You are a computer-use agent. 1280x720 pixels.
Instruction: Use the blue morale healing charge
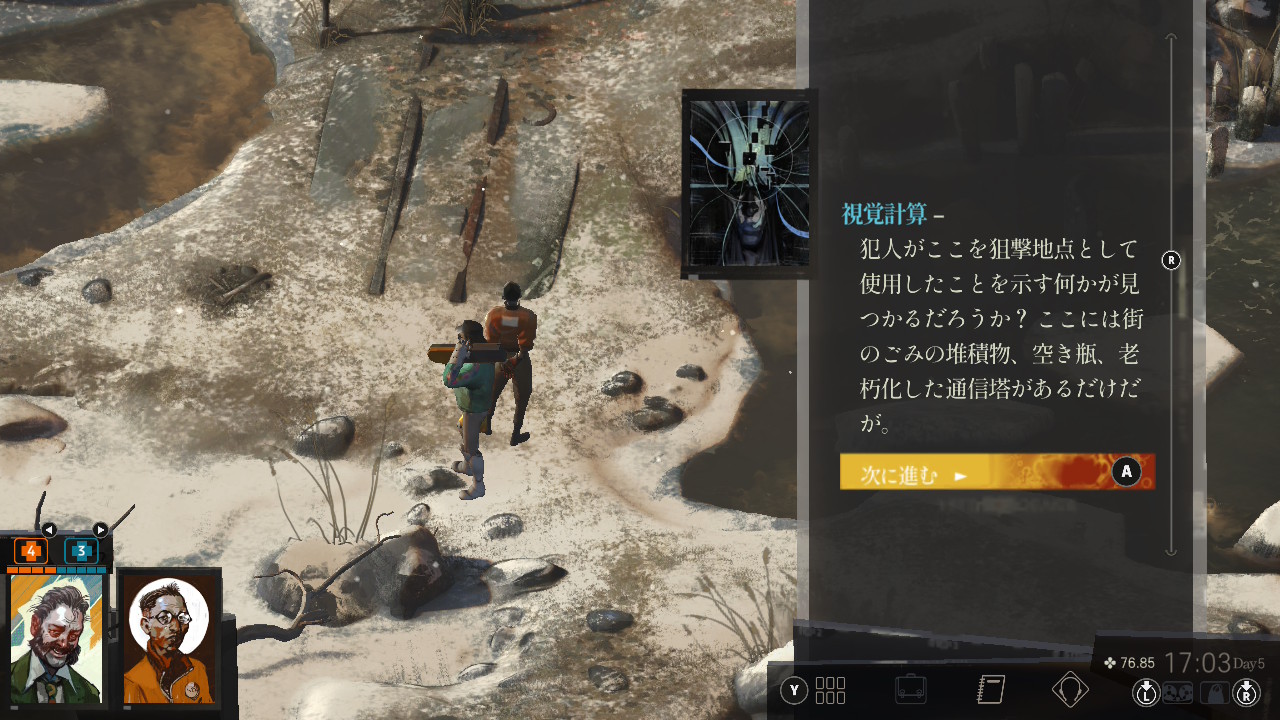pyautogui.click(x=81, y=551)
